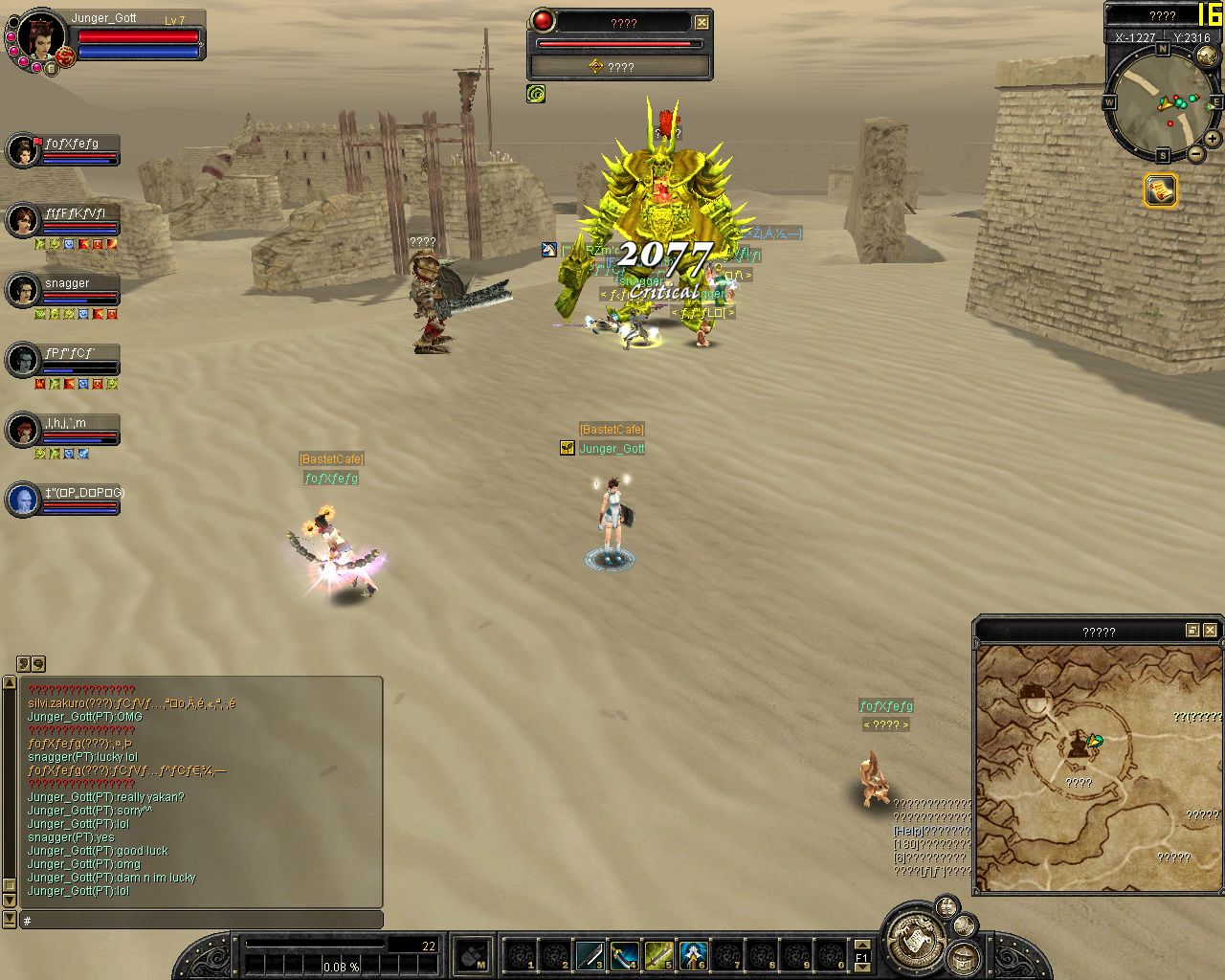Screen dimensions: 1225x980
Task: Open the large round scroll menu button
Action: [916, 941]
